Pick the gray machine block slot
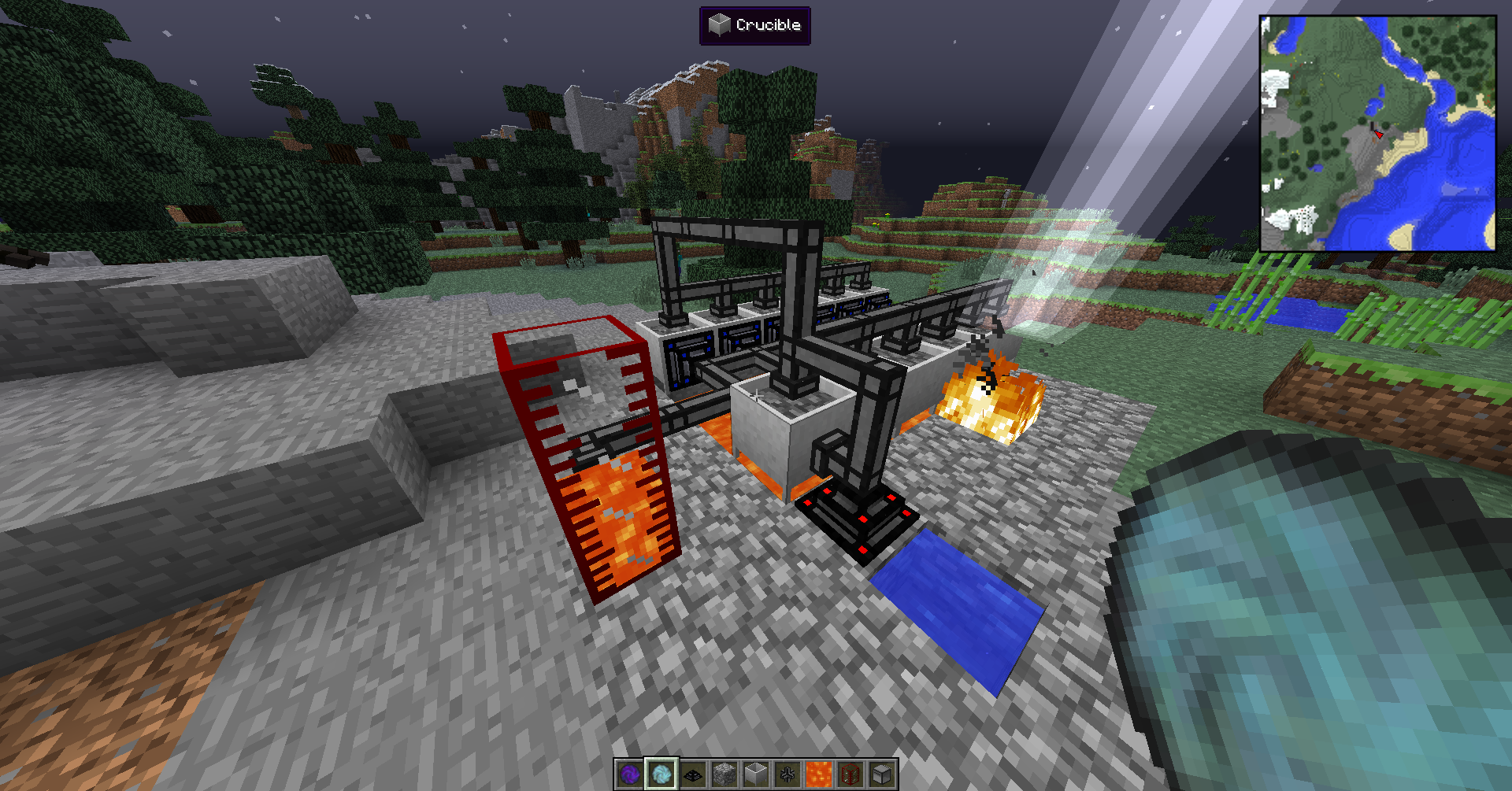1512x791 pixels. click(881, 774)
